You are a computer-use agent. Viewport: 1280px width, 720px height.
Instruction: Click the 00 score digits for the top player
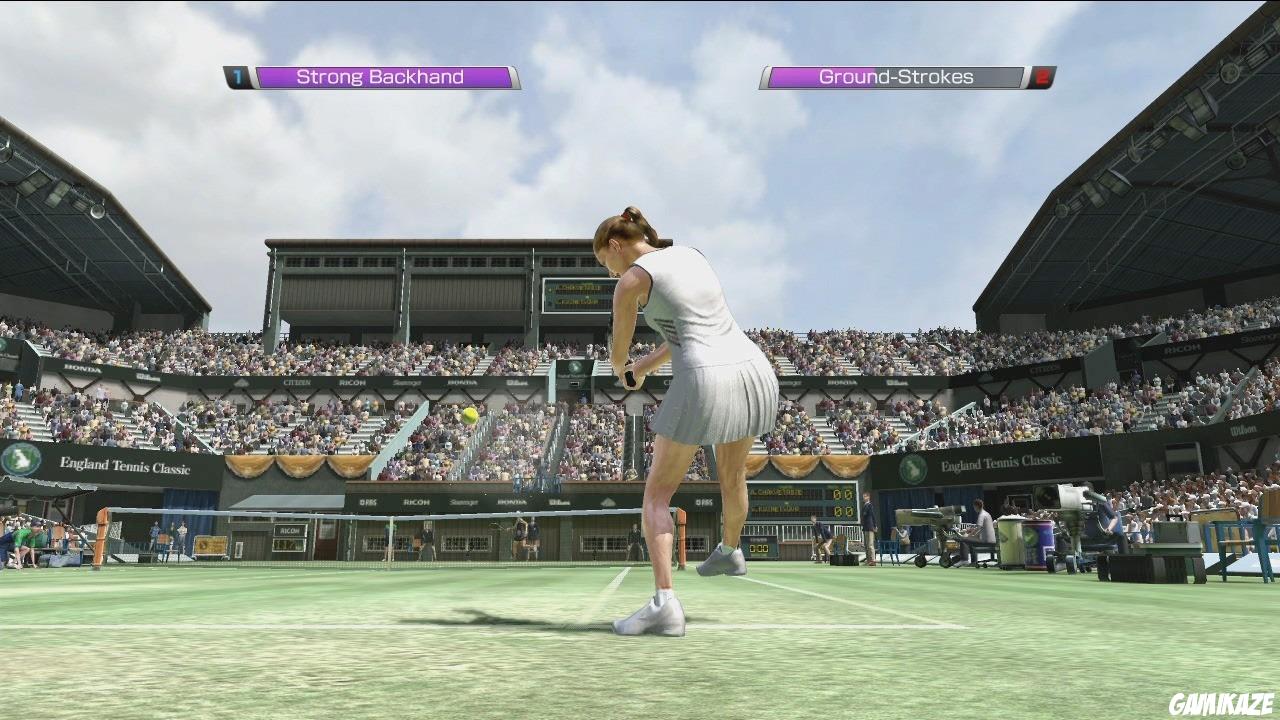(843, 494)
